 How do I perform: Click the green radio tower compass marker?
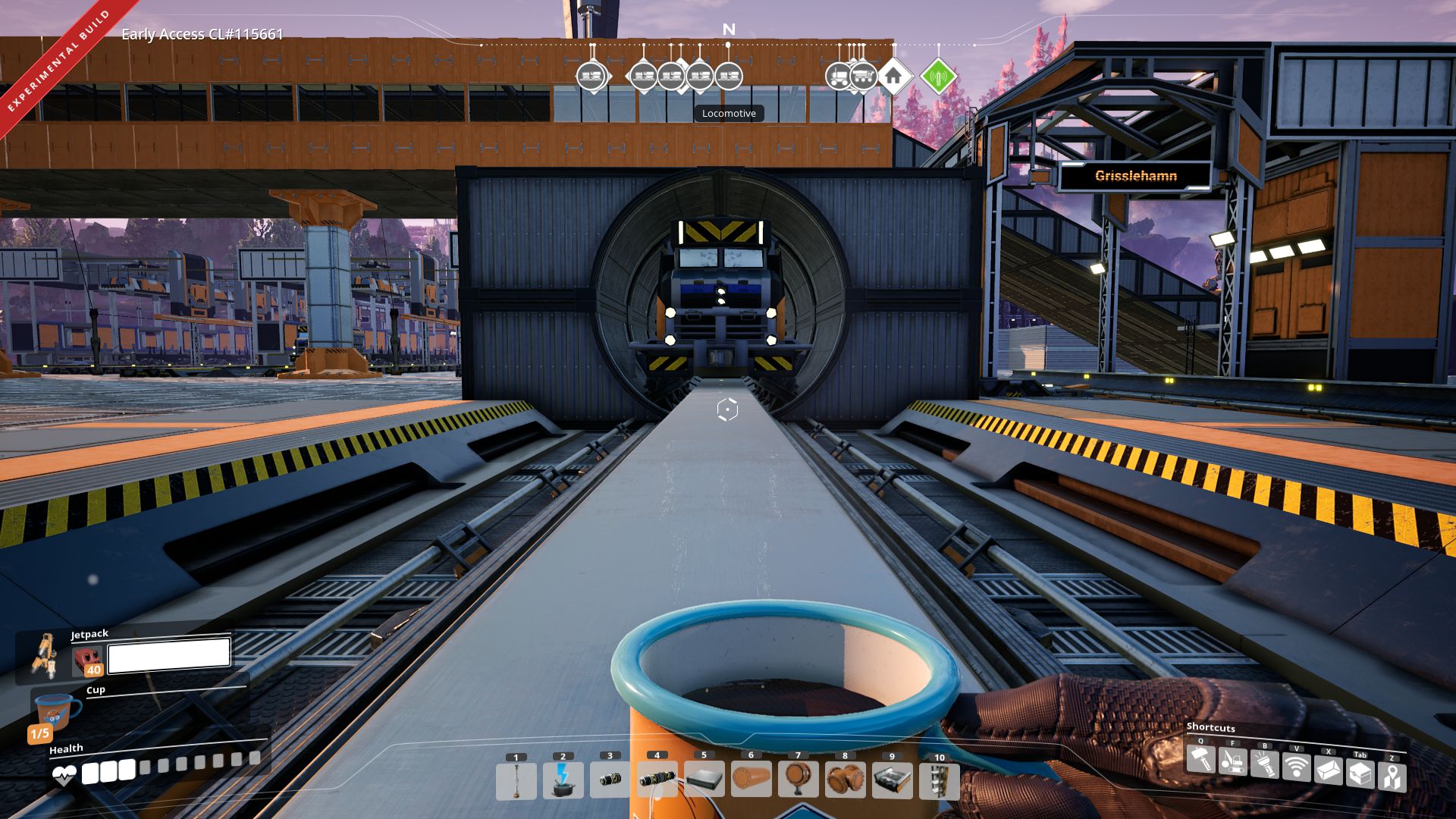[x=940, y=76]
